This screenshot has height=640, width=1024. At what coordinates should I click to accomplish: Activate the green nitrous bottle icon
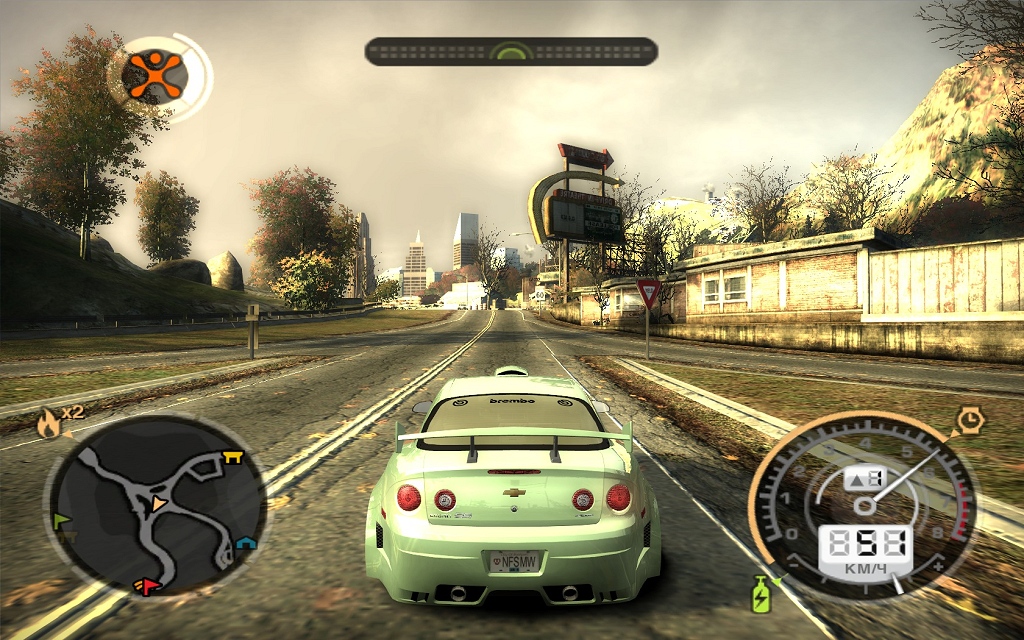coord(761,593)
